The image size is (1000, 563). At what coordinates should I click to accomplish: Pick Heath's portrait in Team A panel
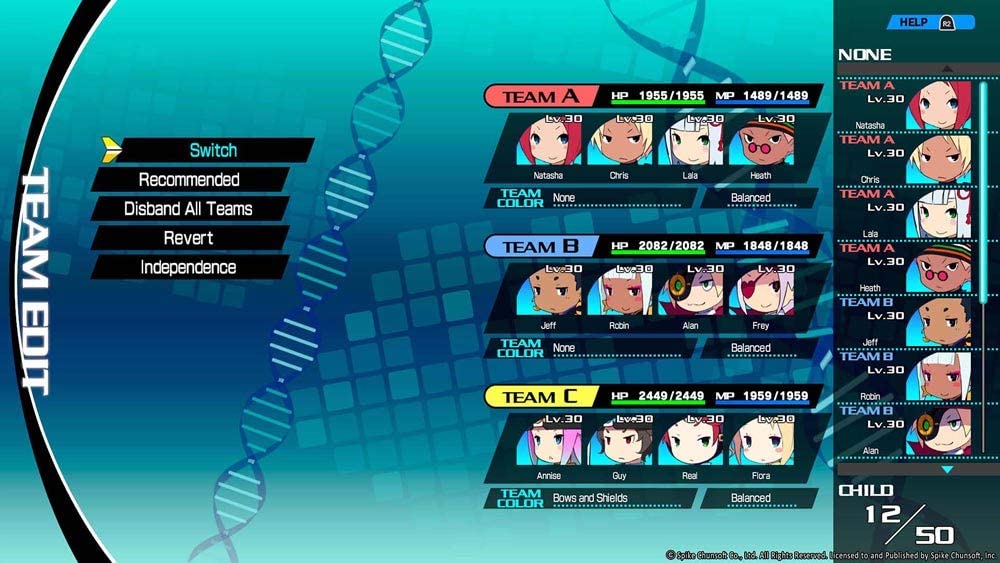(760, 142)
